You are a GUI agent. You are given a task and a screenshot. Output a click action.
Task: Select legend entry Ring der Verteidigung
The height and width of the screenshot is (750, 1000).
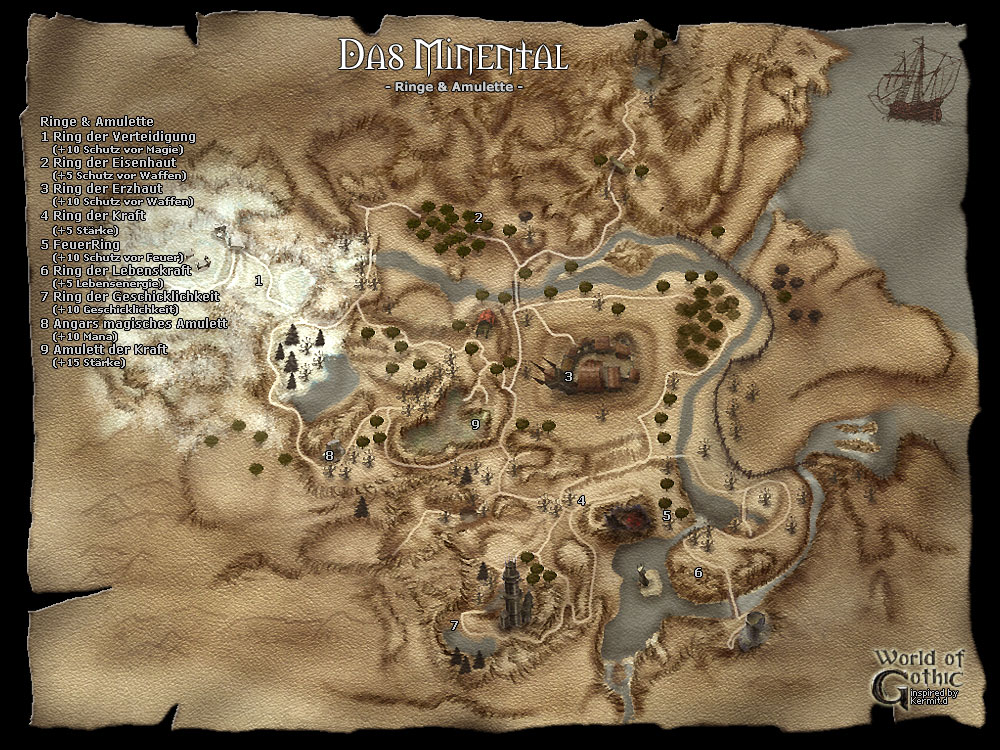(118, 135)
